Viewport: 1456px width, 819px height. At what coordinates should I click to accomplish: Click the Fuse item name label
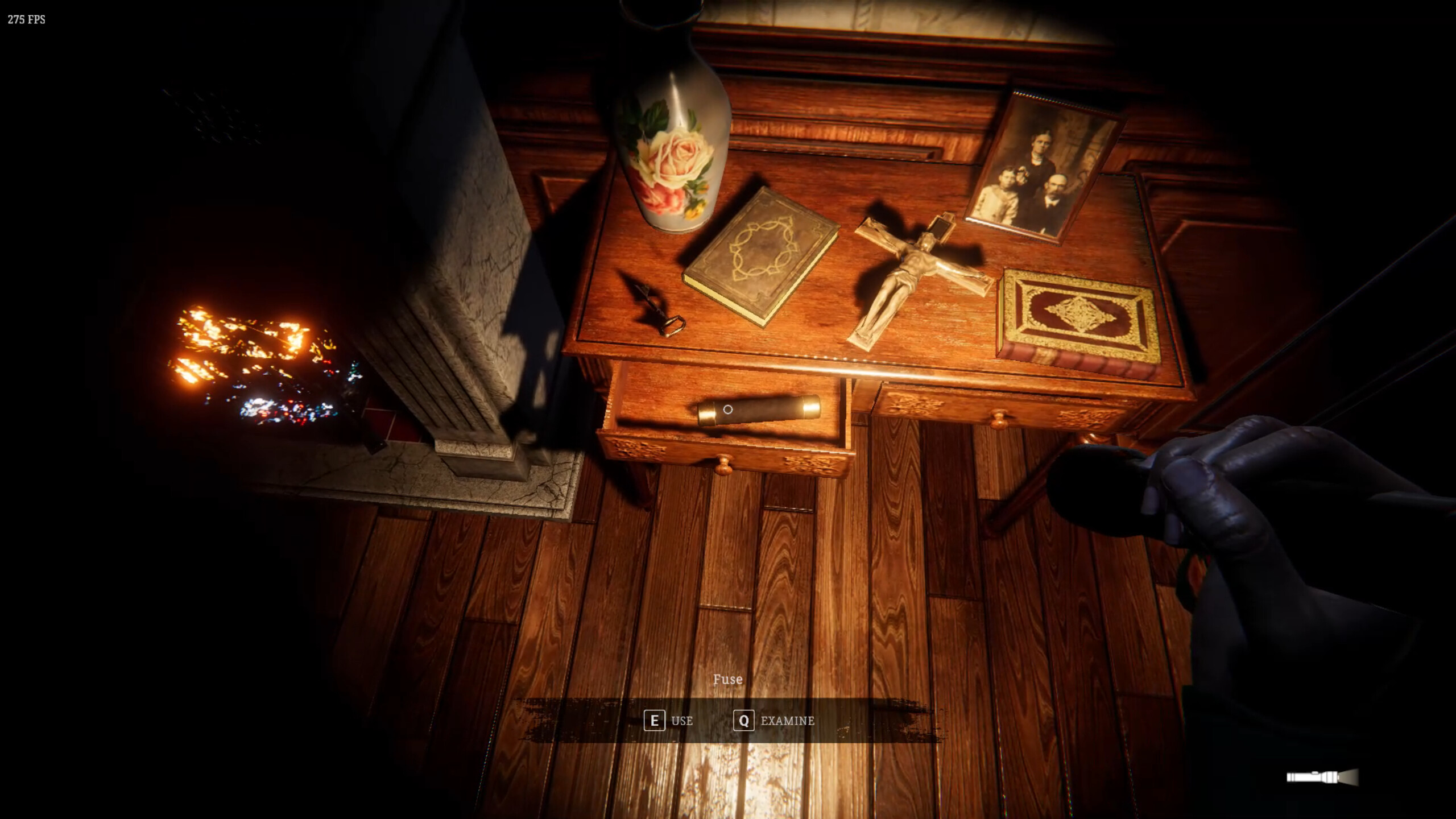(x=728, y=679)
